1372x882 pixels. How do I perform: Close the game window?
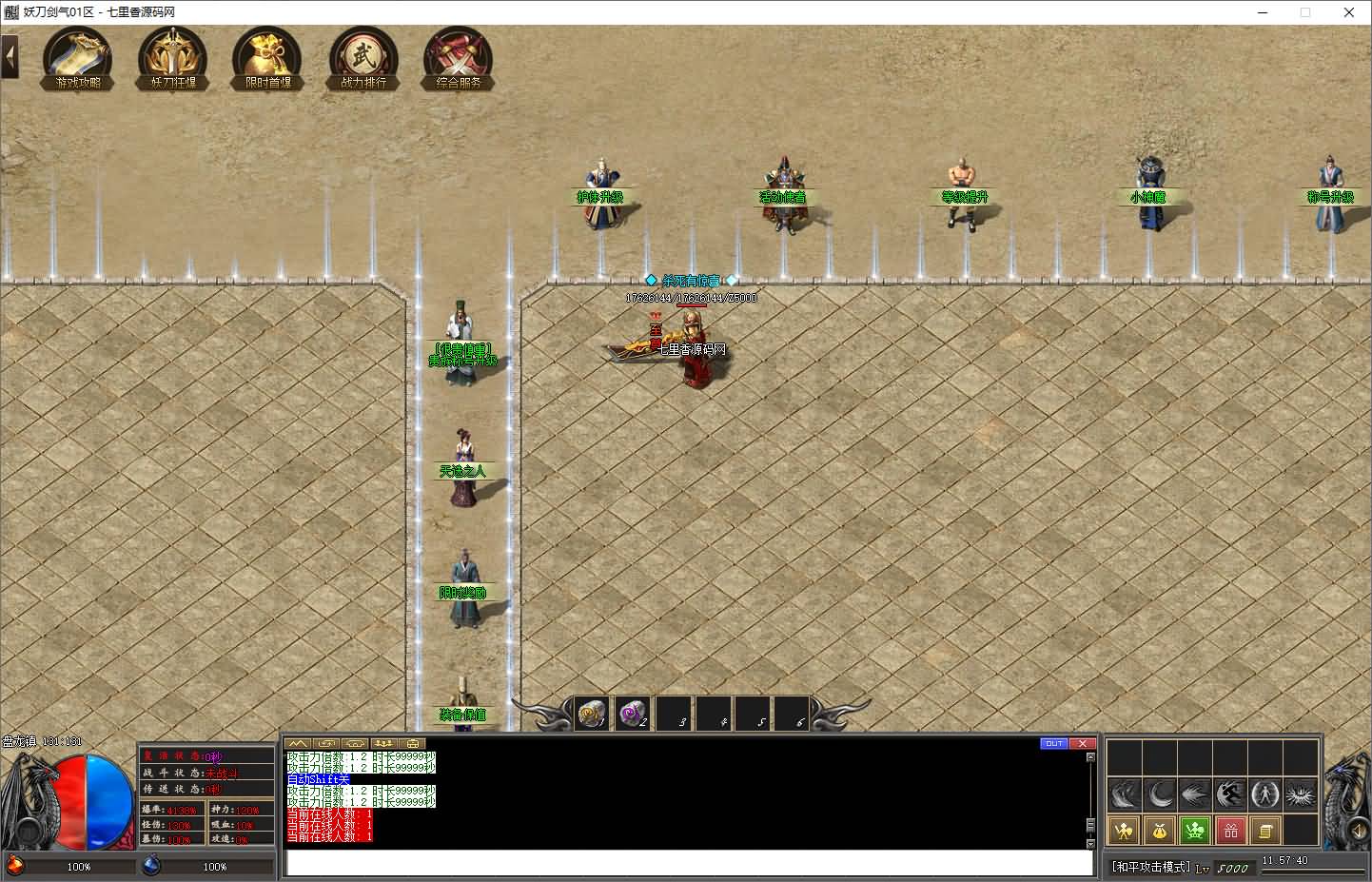coord(1349,12)
